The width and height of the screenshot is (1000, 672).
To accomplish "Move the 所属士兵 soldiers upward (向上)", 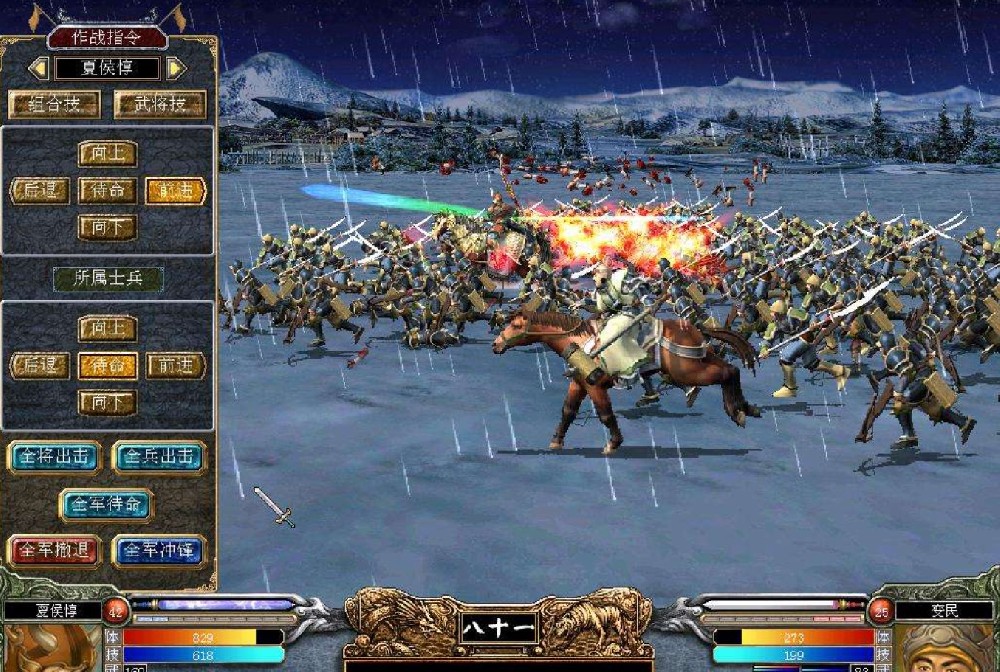I will [107, 329].
